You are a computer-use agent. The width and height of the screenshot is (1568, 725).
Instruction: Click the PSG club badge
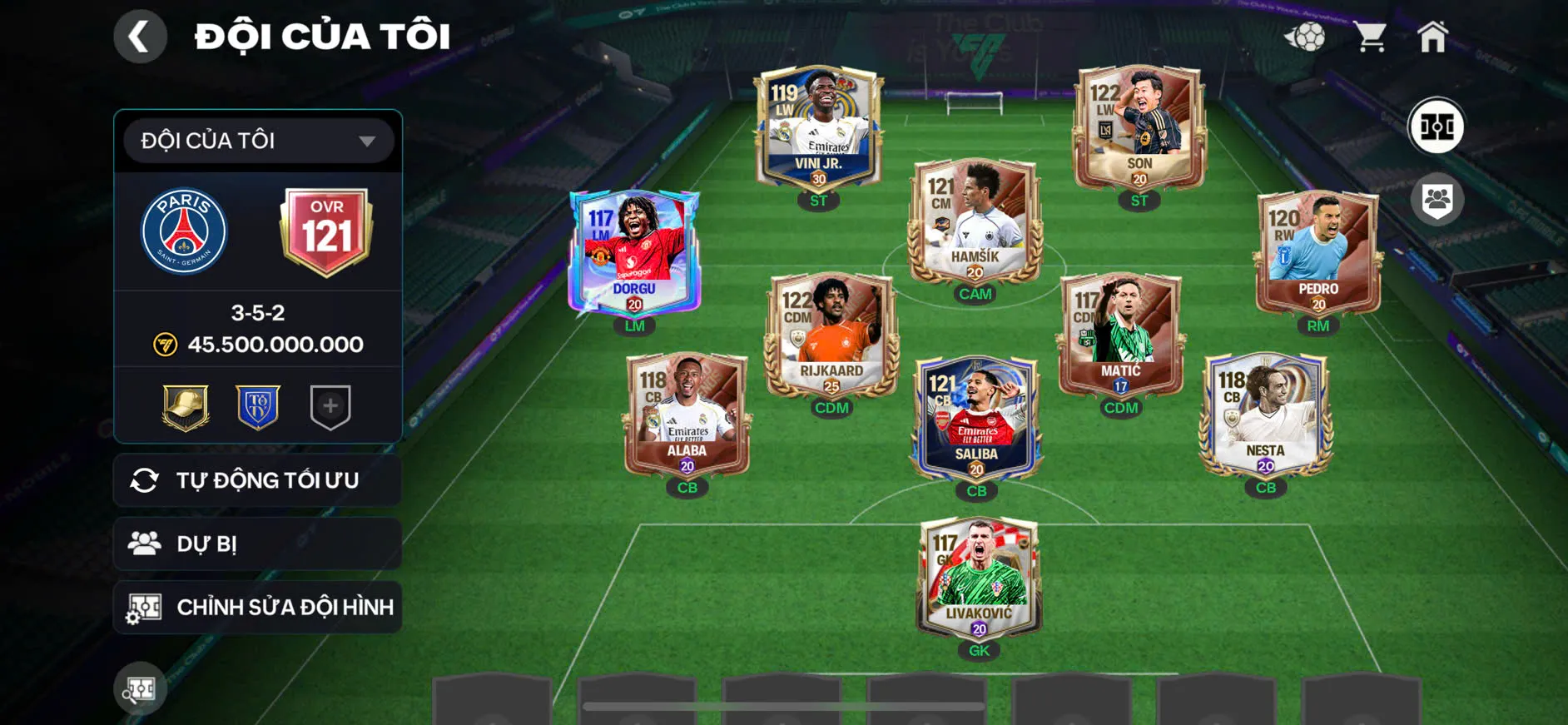pyautogui.click(x=184, y=231)
